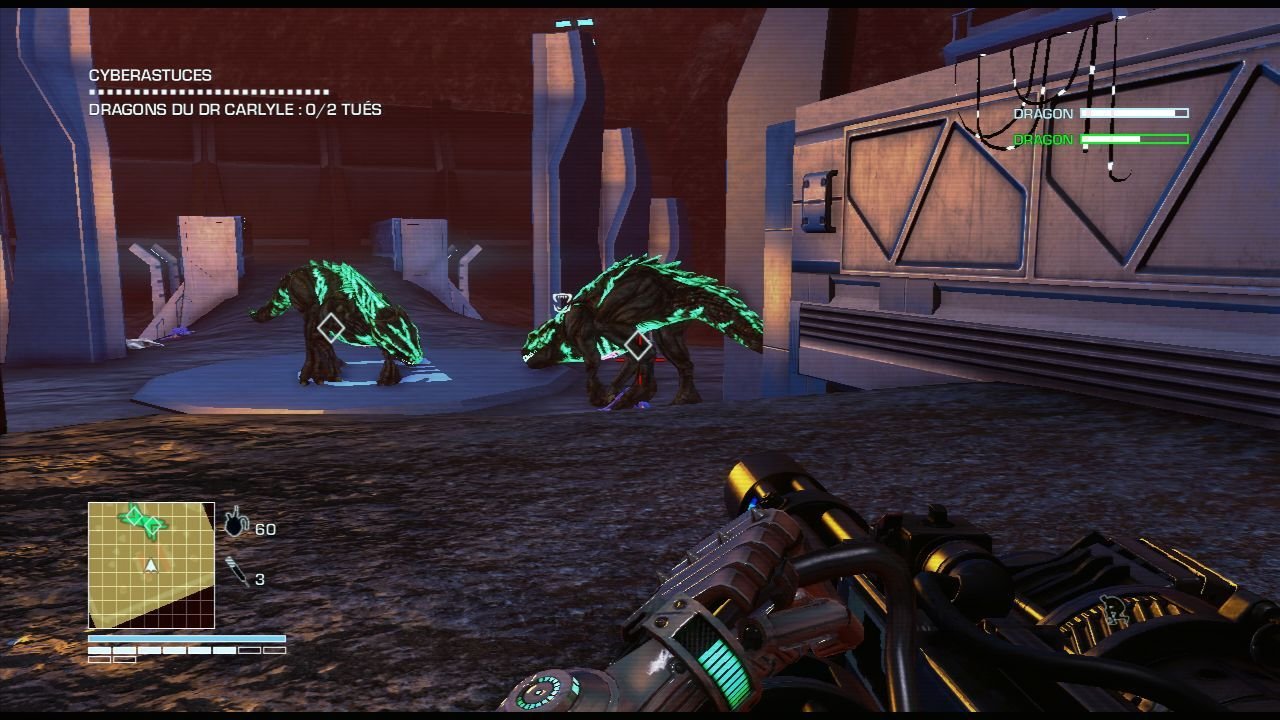
Task: Click the white player arrow on the minimap
Action: (x=151, y=566)
